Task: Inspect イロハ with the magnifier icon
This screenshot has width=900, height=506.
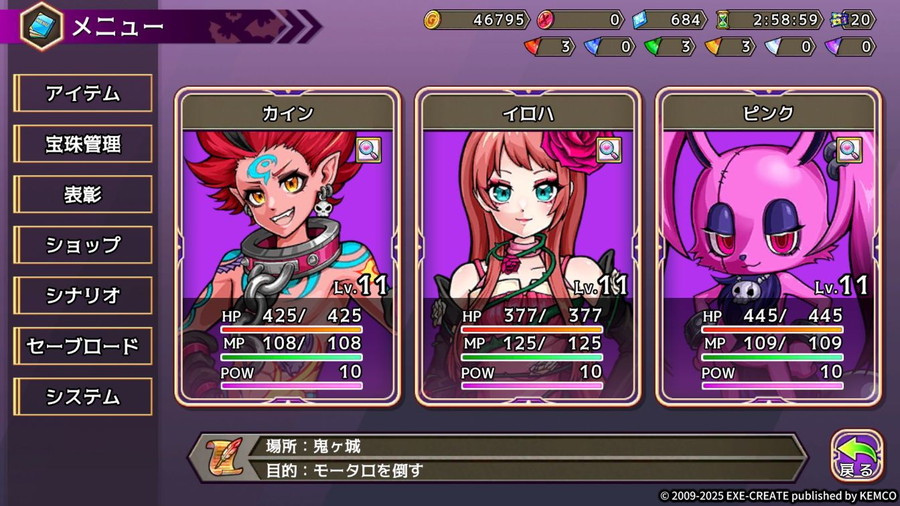Action: tap(608, 150)
